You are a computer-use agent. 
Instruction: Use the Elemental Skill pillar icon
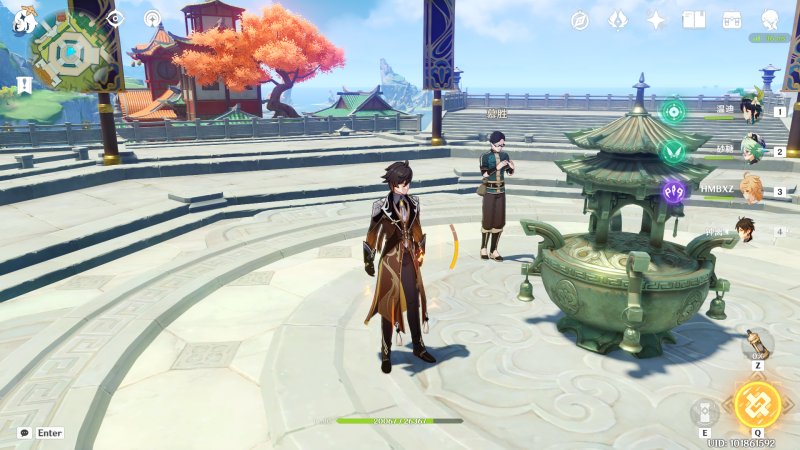704,412
